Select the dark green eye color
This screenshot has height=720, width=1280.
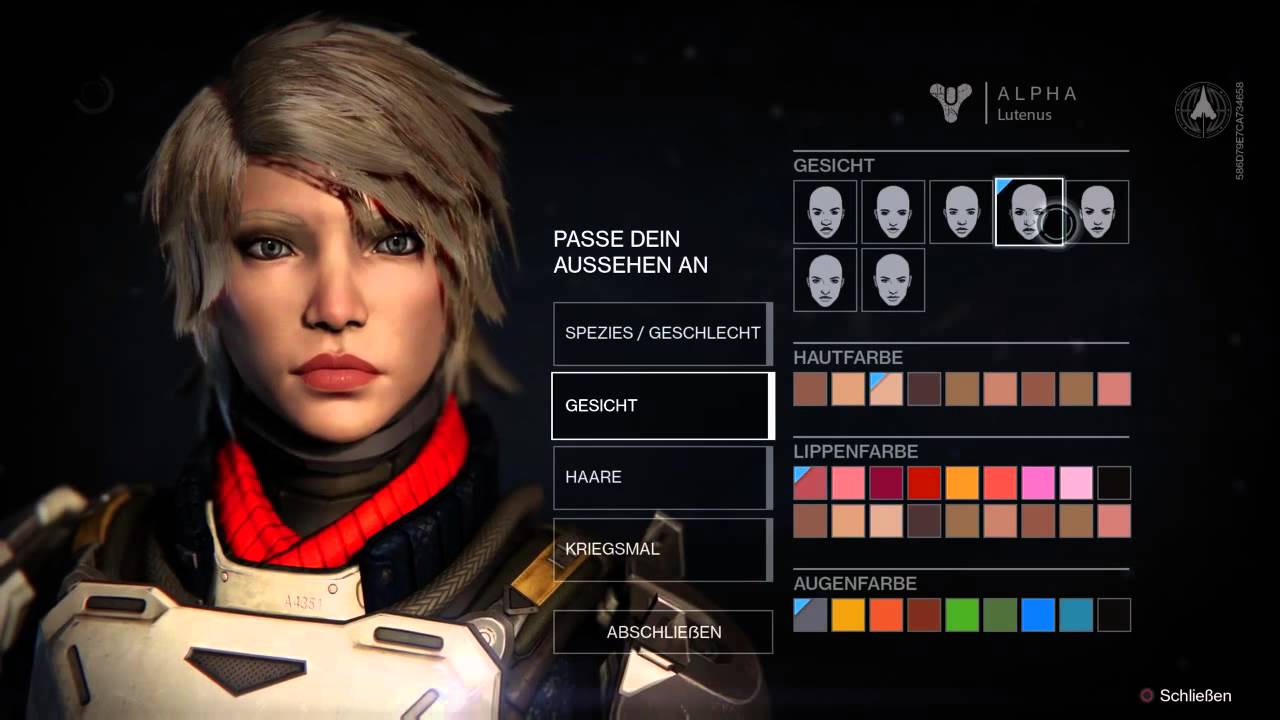1000,615
